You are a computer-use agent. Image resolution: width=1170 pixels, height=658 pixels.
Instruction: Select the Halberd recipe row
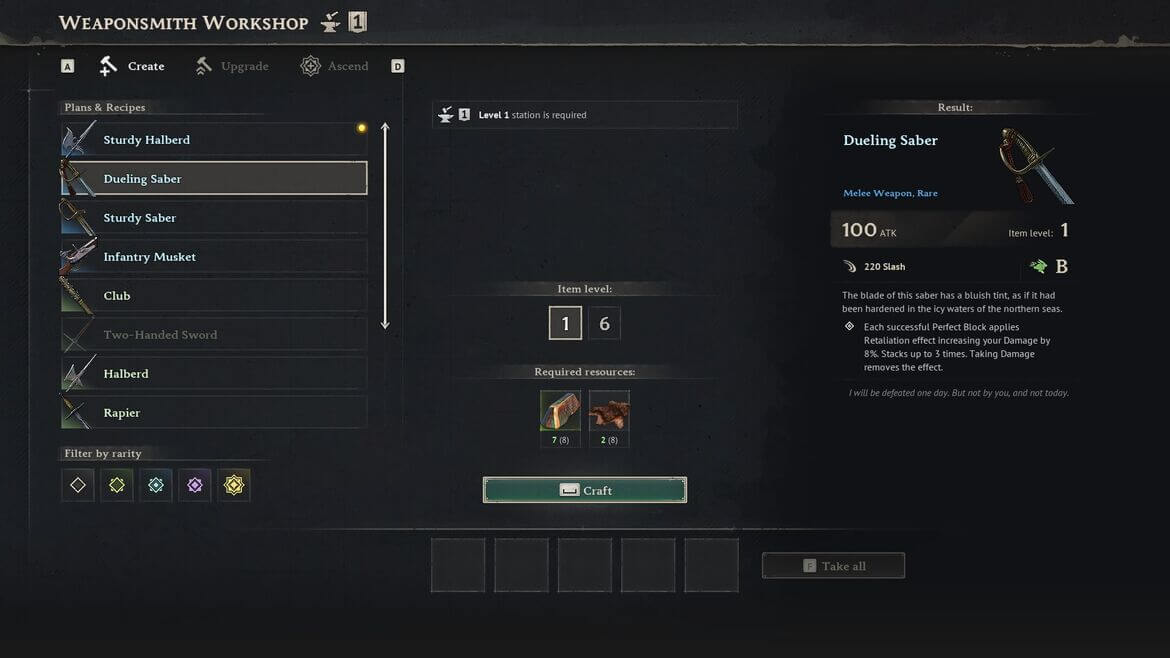(x=213, y=374)
